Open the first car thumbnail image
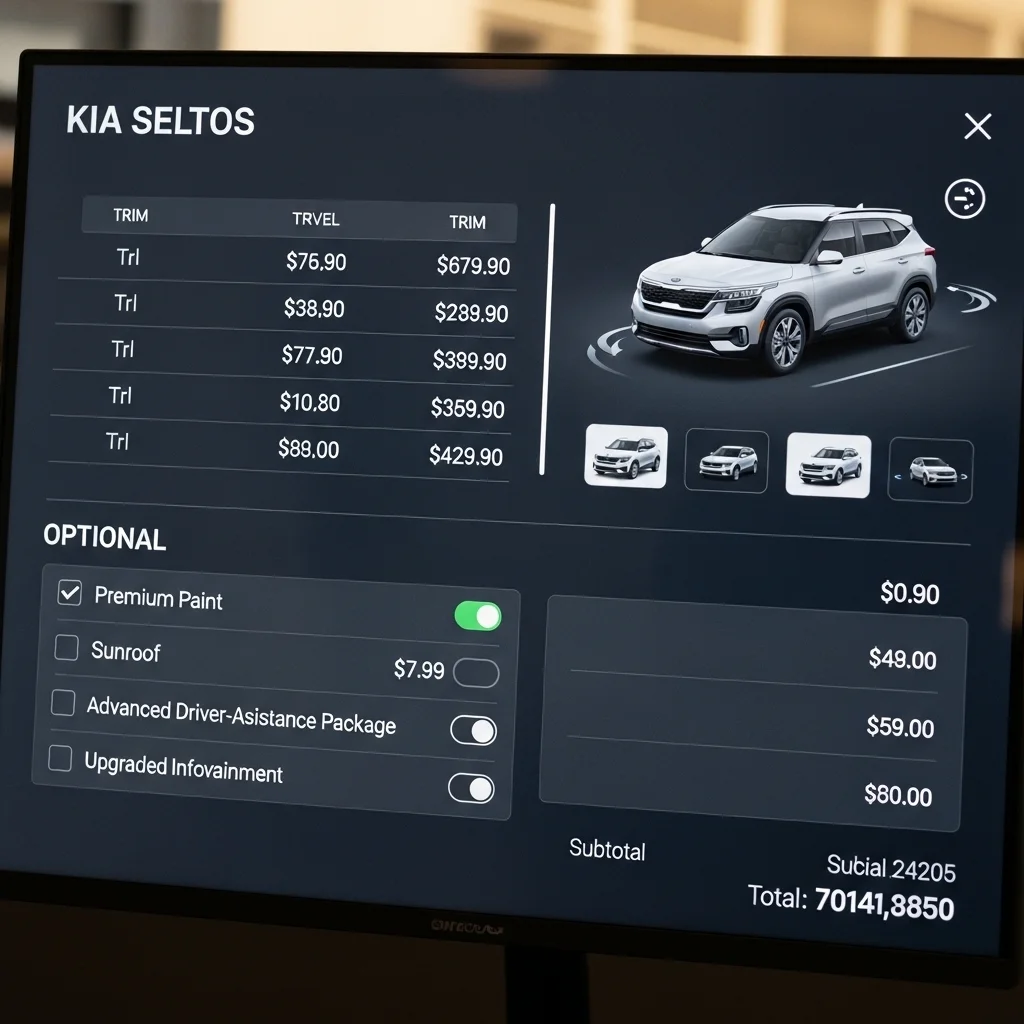 click(x=626, y=456)
